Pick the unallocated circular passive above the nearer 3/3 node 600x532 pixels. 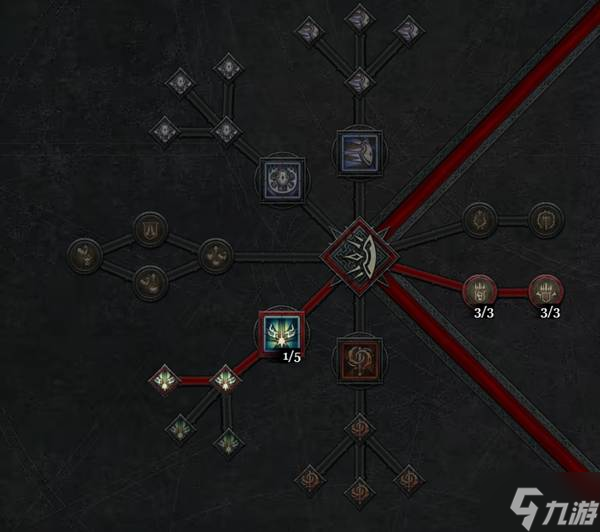[x=481, y=217]
